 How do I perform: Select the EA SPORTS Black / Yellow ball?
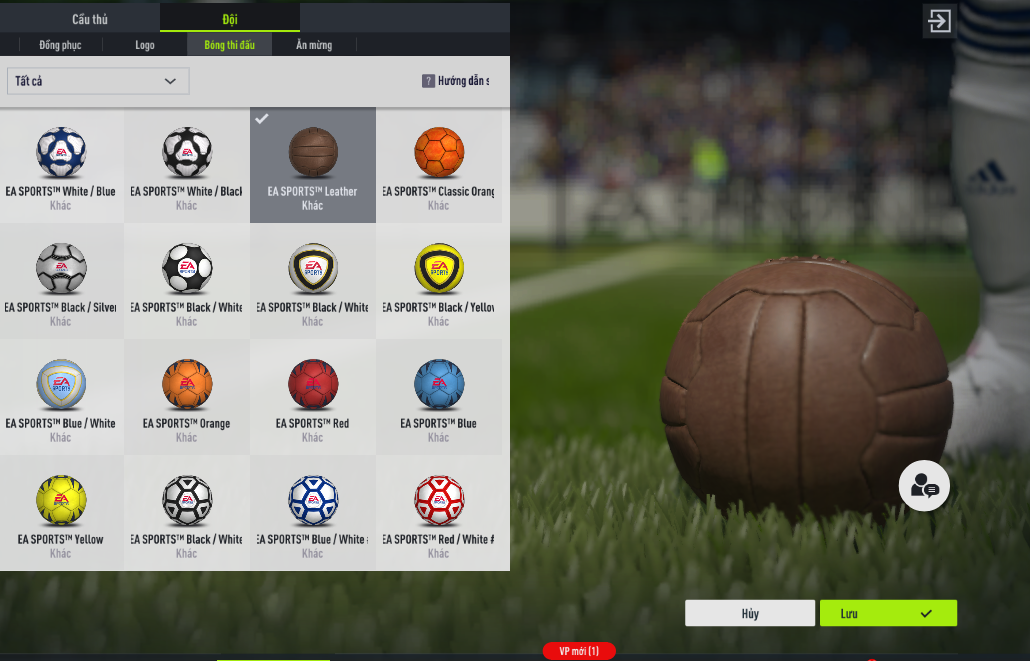click(439, 281)
